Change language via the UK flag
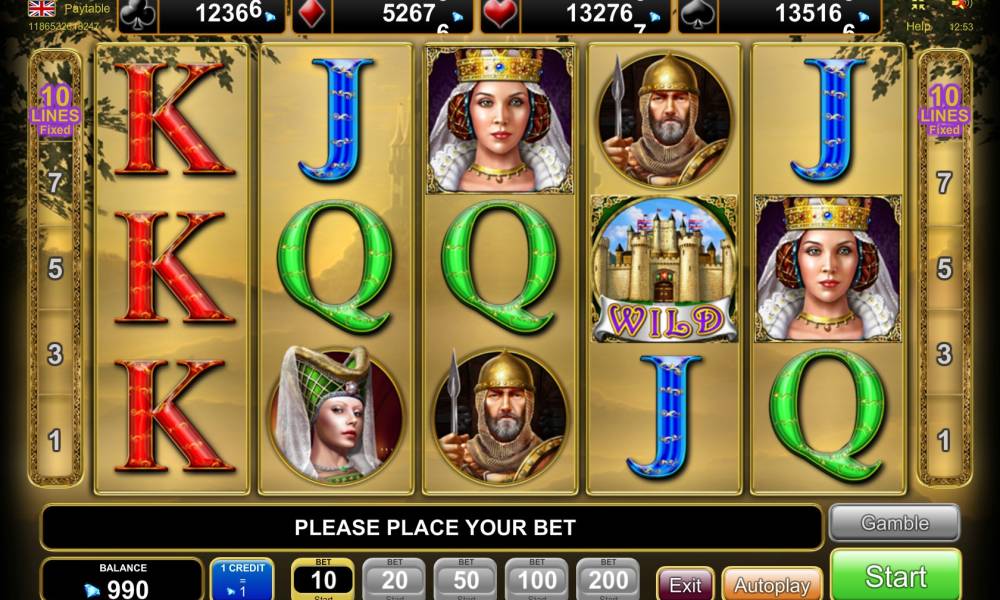This screenshot has width=1000, height=600. point(41,8)
